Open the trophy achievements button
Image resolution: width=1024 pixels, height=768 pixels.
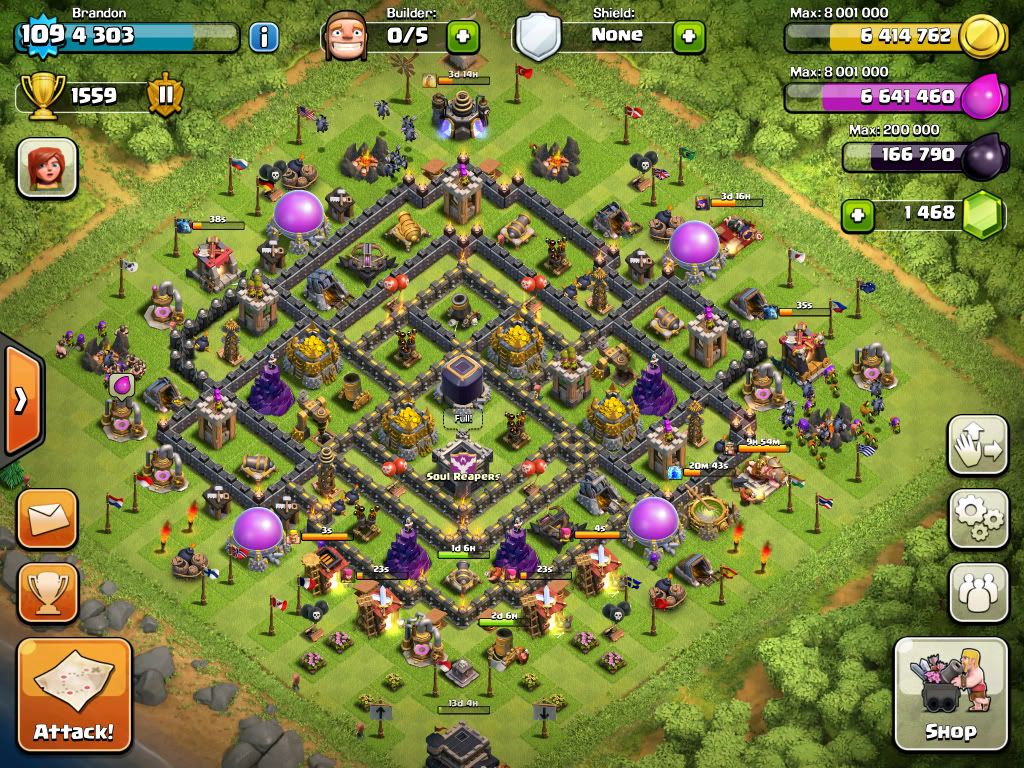tap(47, 592)
